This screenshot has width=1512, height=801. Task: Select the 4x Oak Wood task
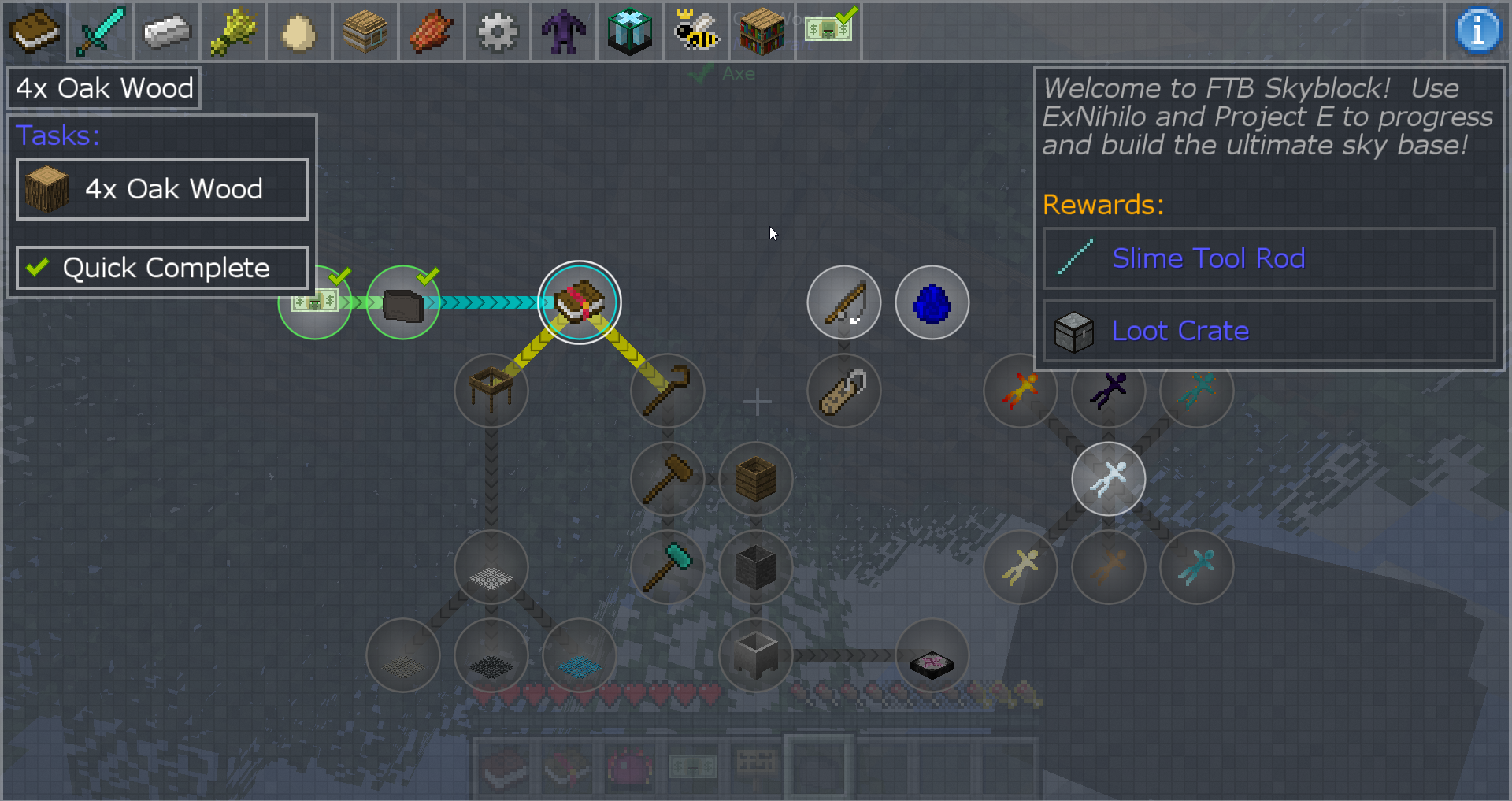click(x=162, y=189)
